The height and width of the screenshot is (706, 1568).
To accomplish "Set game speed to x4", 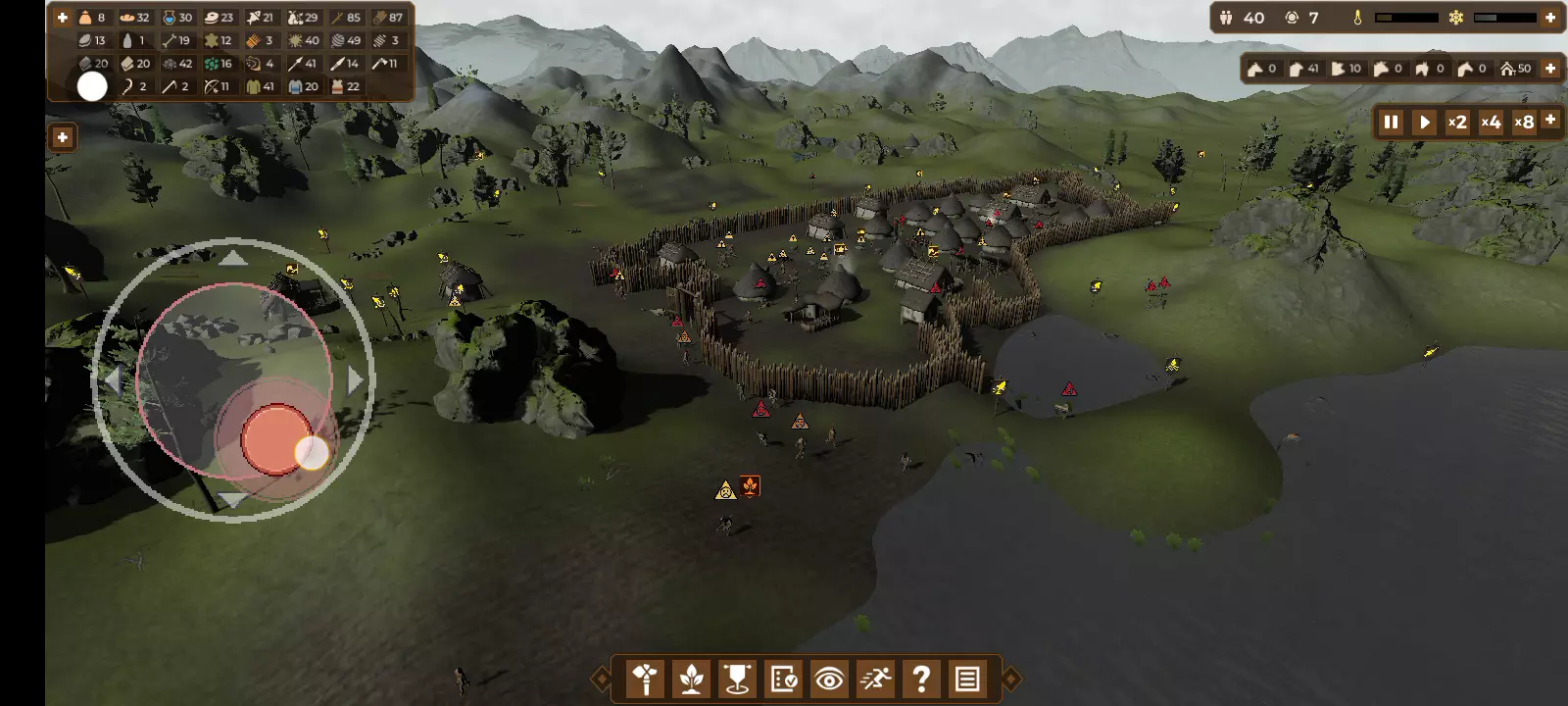I will pyautogui.click(x=1491, y=123).
